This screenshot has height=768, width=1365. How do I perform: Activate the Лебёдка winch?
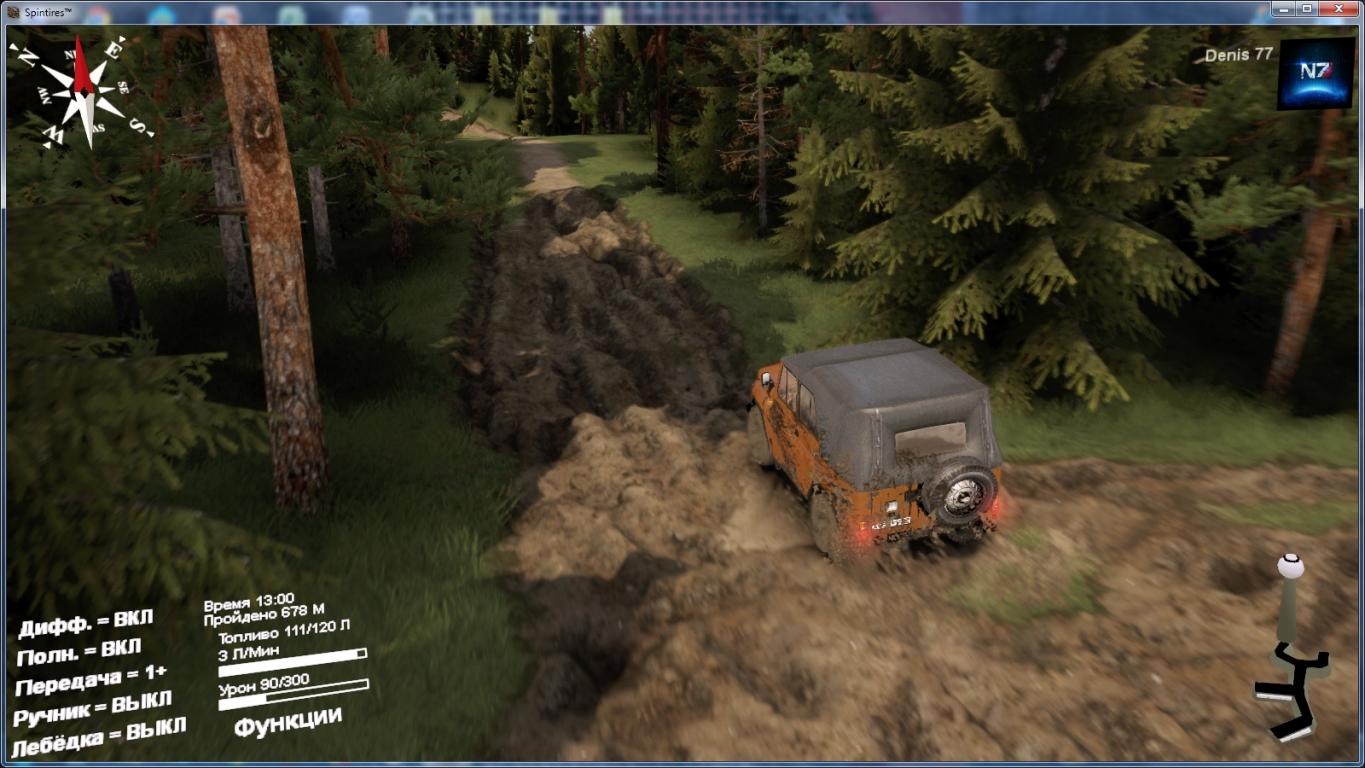pos(98,737)
